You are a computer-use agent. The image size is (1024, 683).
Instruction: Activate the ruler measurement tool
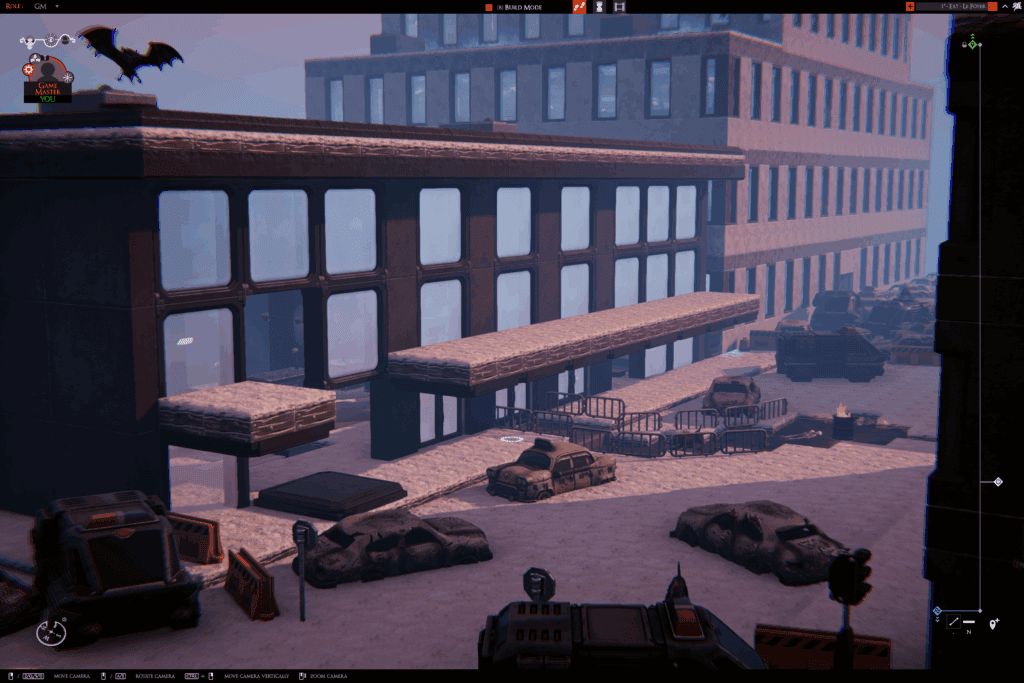pyautogui.click(x=953, y=623)
